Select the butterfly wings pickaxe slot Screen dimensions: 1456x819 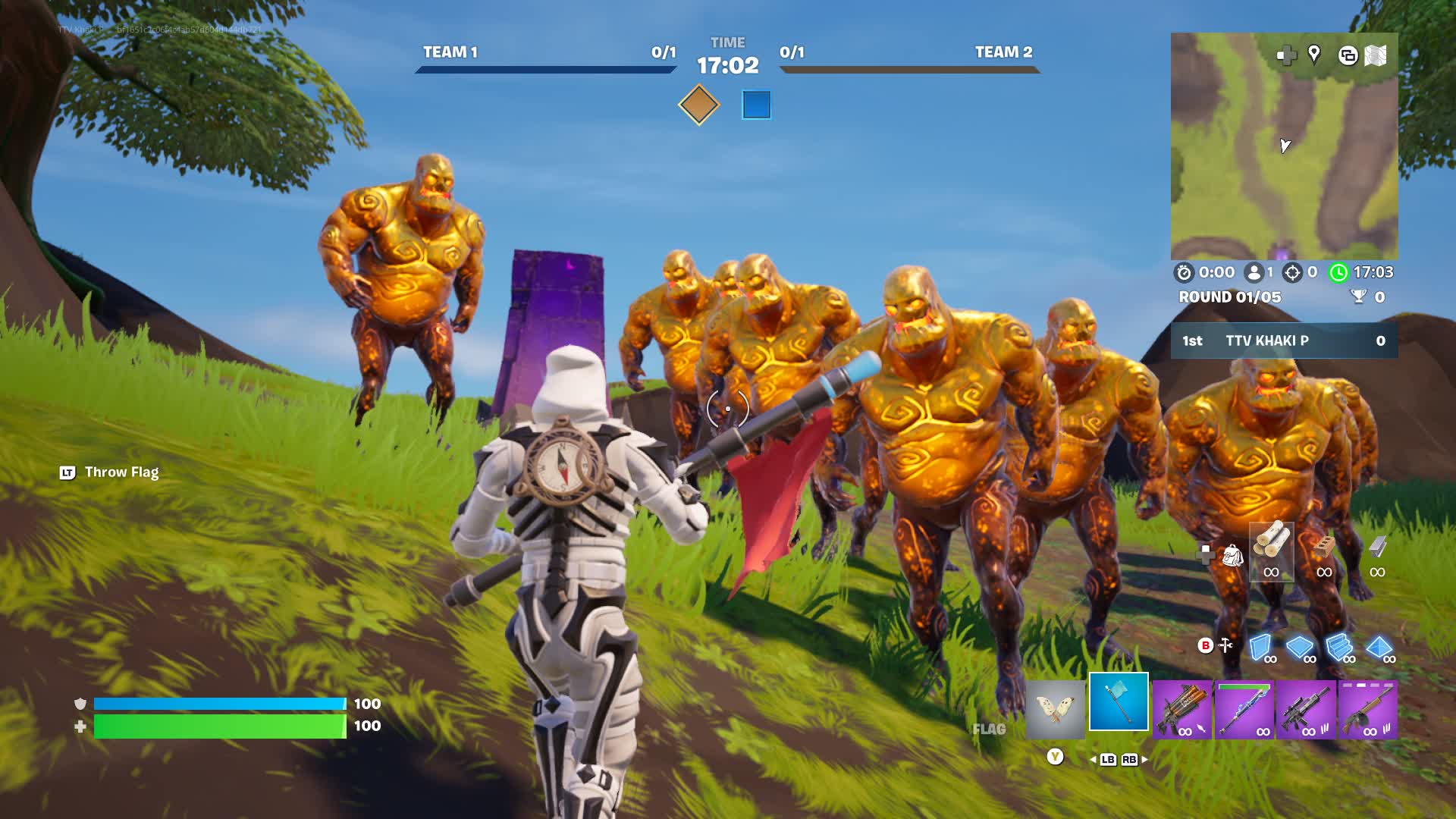point(1055,709)
